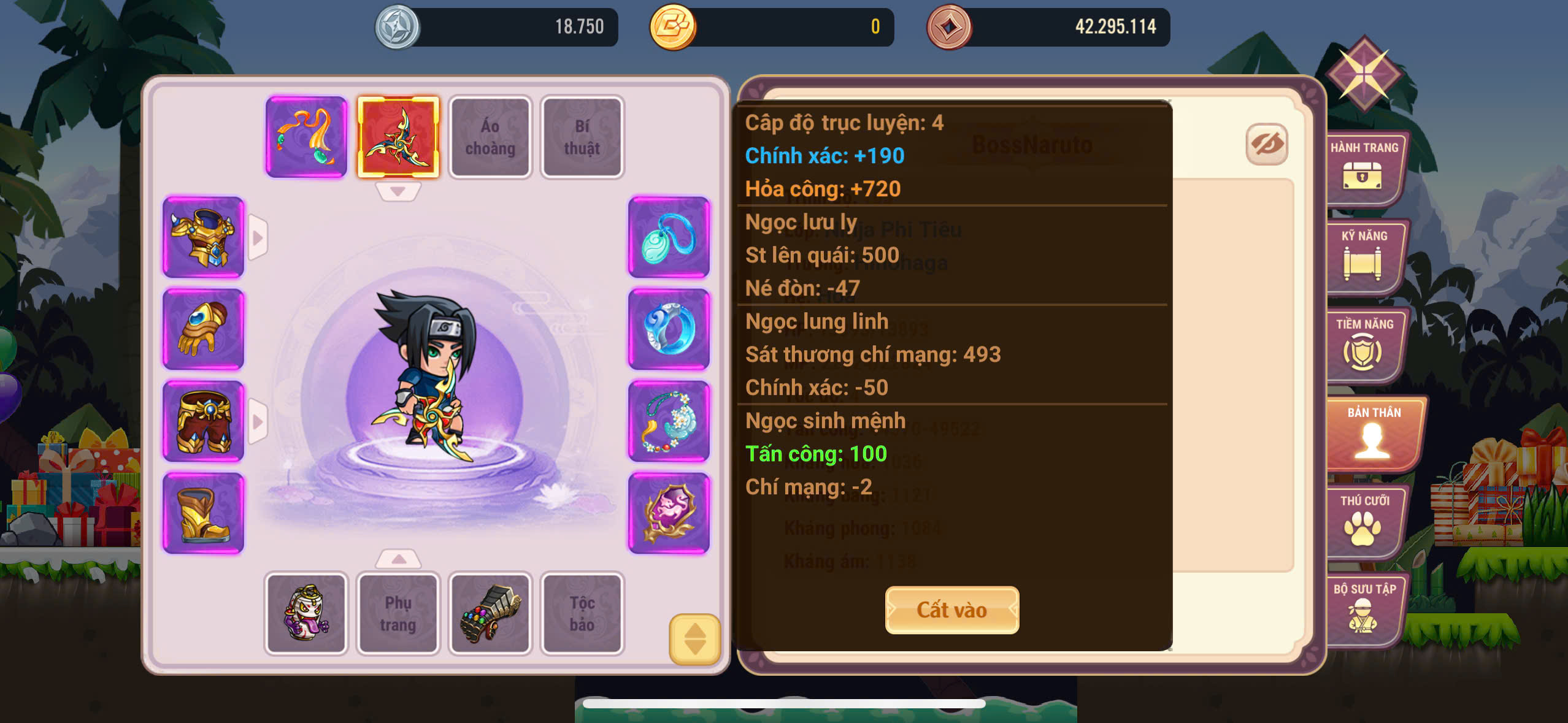Open the Thú Cưỡi tab
Image resolution: width=1568 pixels, height=723 pixels.
point(1364,521)
